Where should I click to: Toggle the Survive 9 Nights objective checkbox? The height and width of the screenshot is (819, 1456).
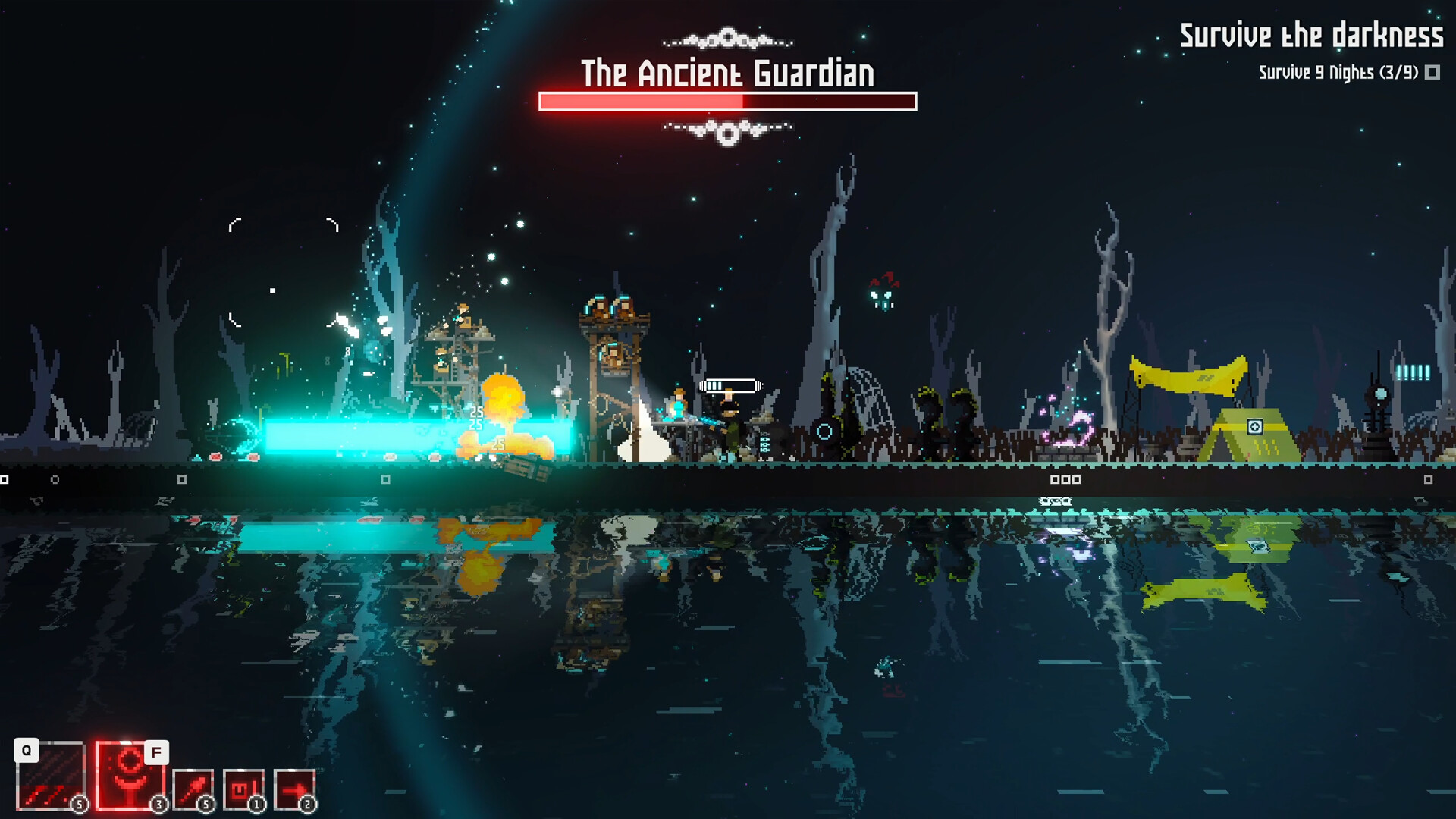point(1433,74)
